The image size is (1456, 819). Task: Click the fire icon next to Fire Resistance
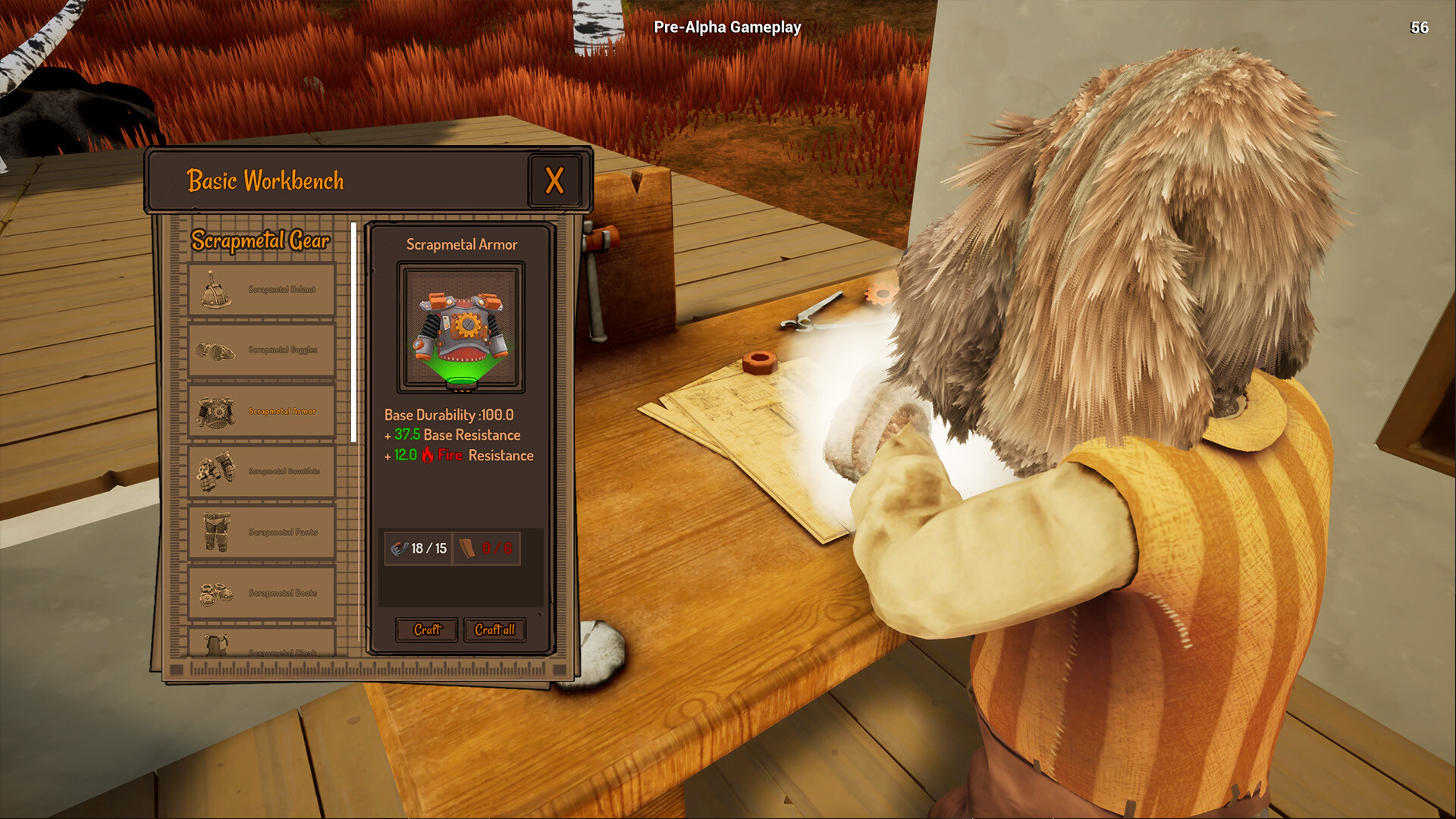pyautogui.click(x=427, y=455)
